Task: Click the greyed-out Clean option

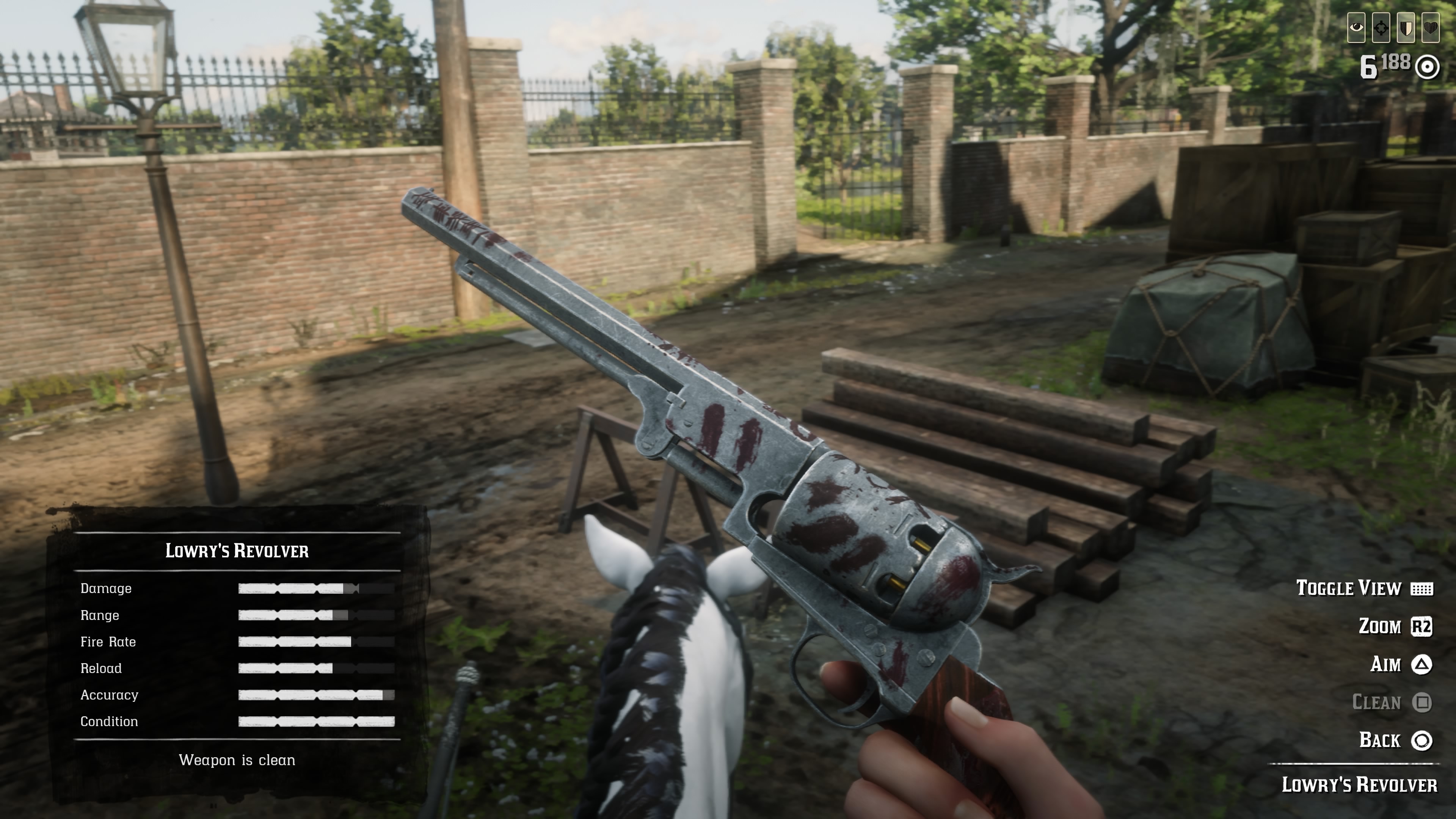Action: click(1391, 703)
